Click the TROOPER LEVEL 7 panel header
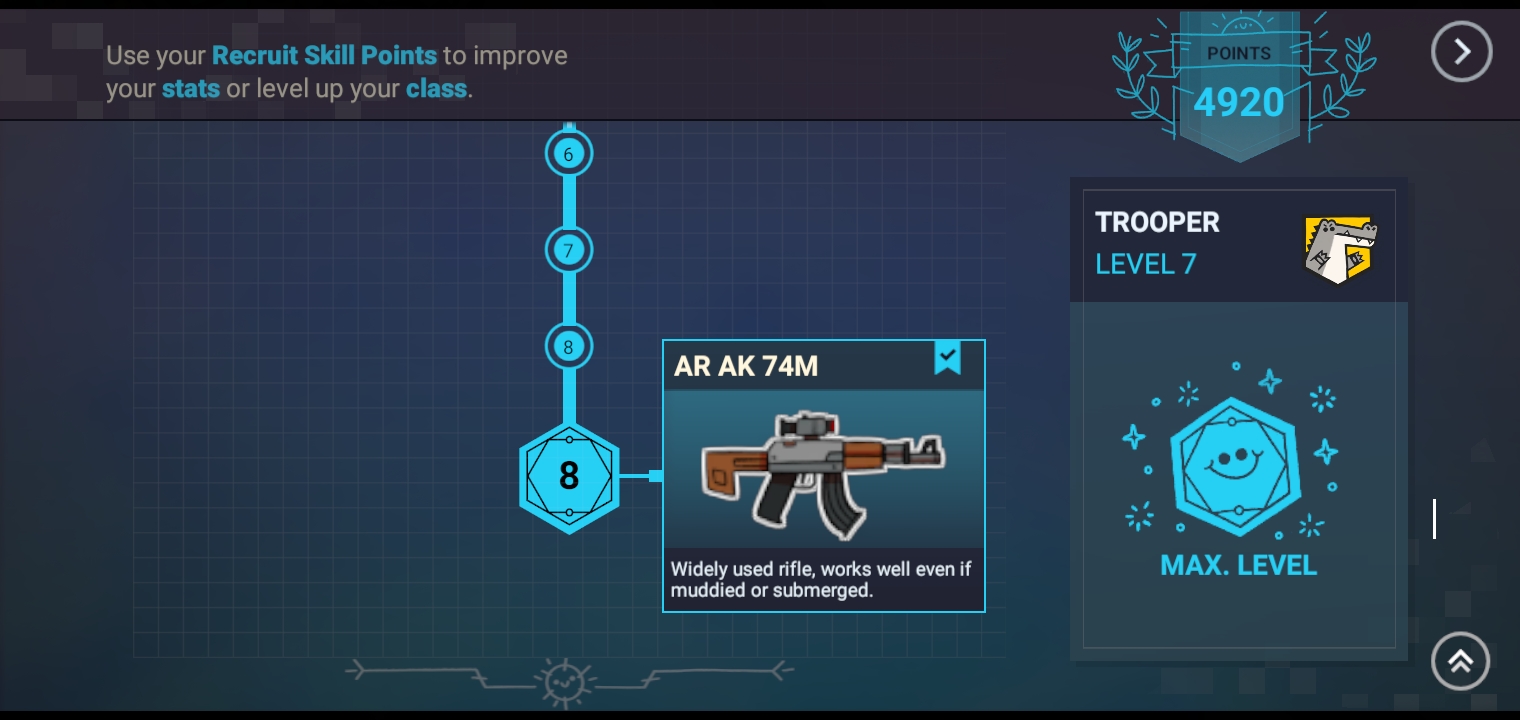Screen dimensions: 1520x720 coord(1157,241)
